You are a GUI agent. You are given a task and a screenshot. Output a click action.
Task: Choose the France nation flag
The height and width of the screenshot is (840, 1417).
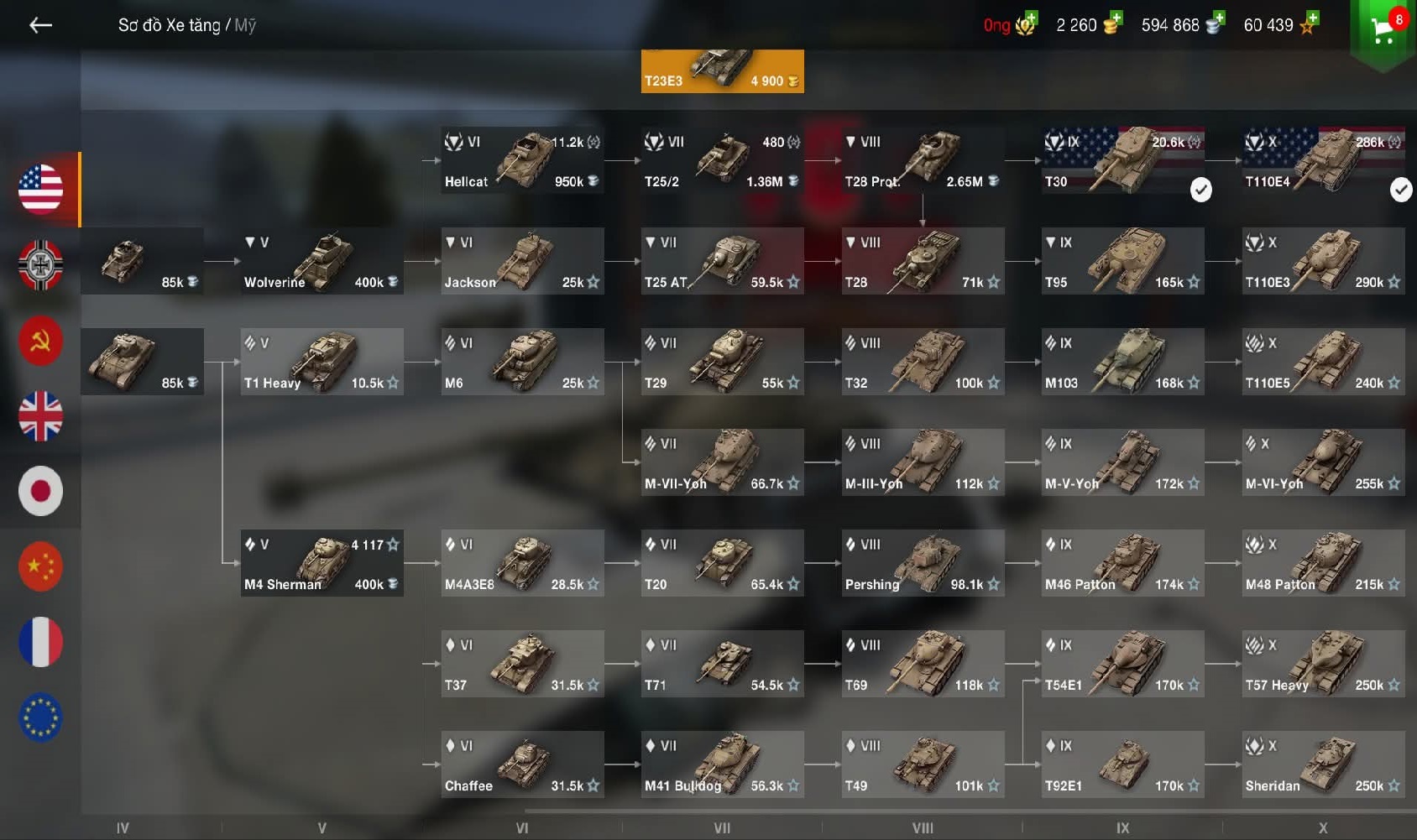coord(40,642)
